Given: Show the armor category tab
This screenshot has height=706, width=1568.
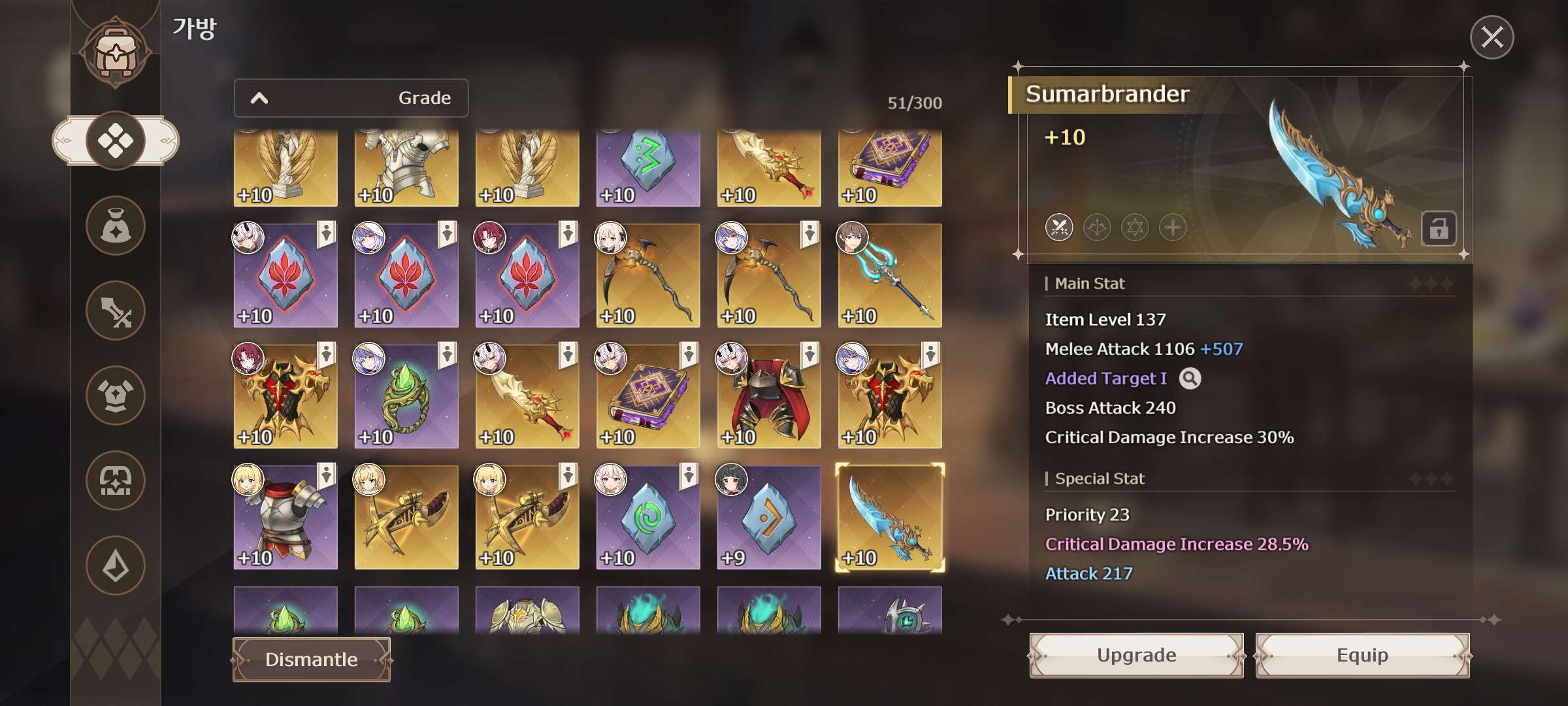Looking at the screenshot, I should click(116, 395).
